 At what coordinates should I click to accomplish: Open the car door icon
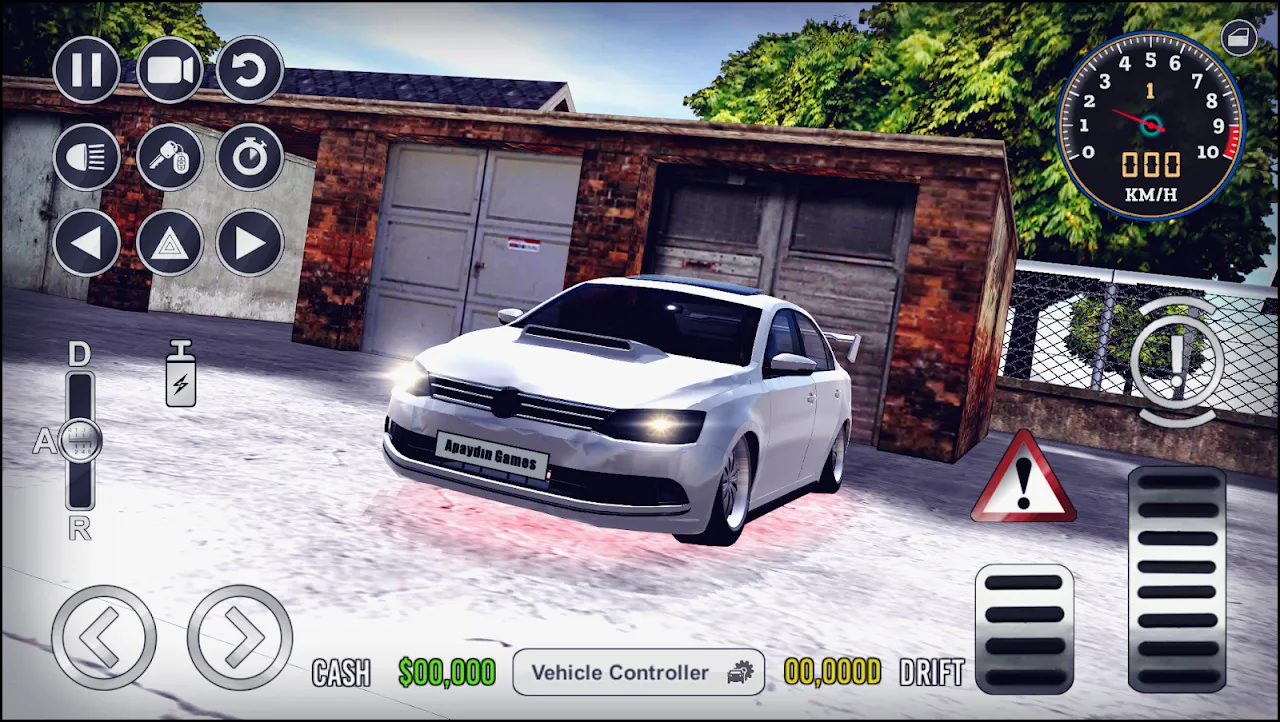click(1240, 38)
